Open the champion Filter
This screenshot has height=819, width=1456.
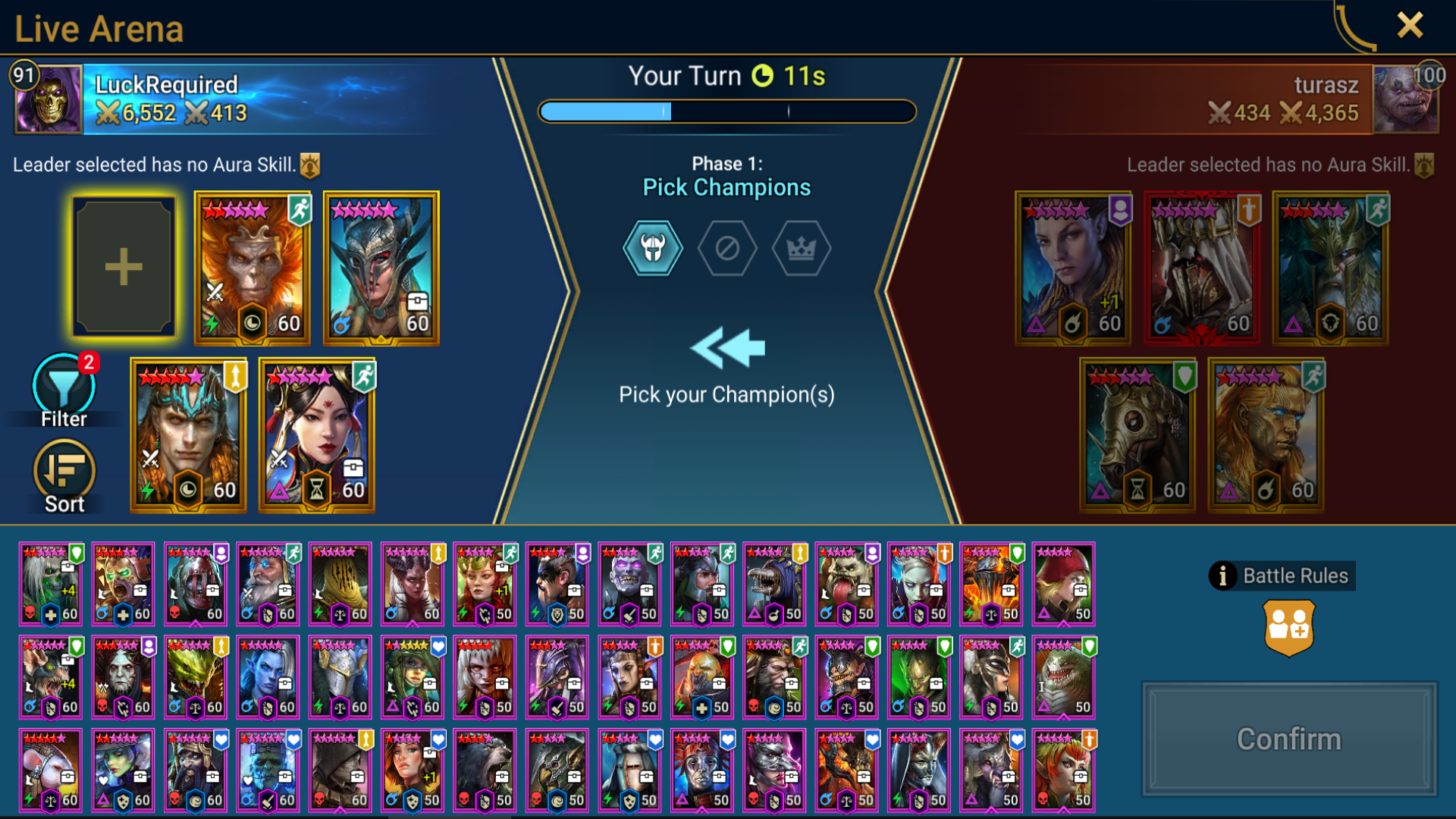coord(64,390)
